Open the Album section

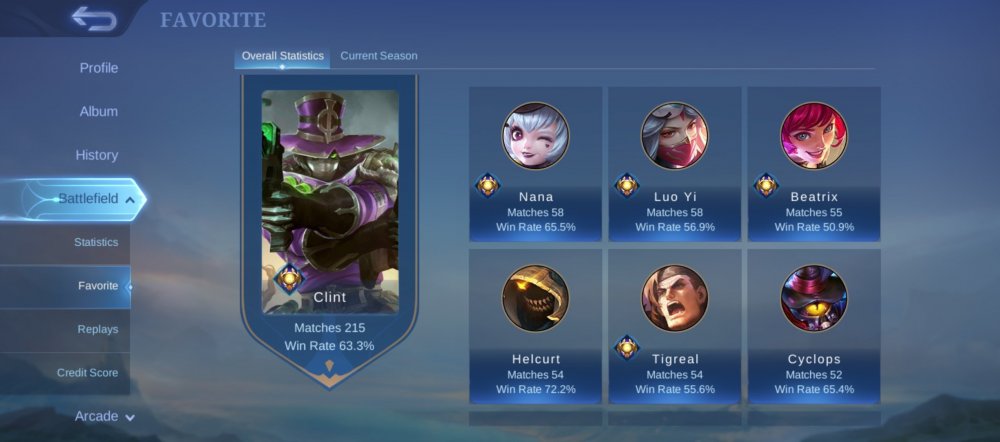[x=98, y=112]
